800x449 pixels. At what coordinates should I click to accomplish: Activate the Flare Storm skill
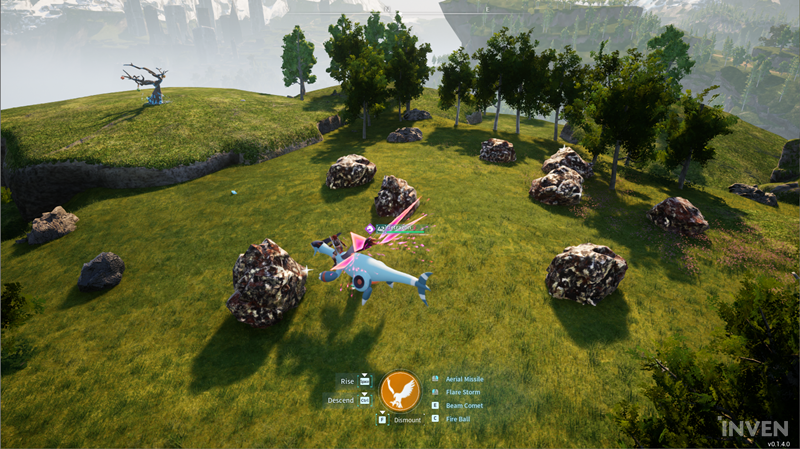pyautogui.click(x=463, y=392)
